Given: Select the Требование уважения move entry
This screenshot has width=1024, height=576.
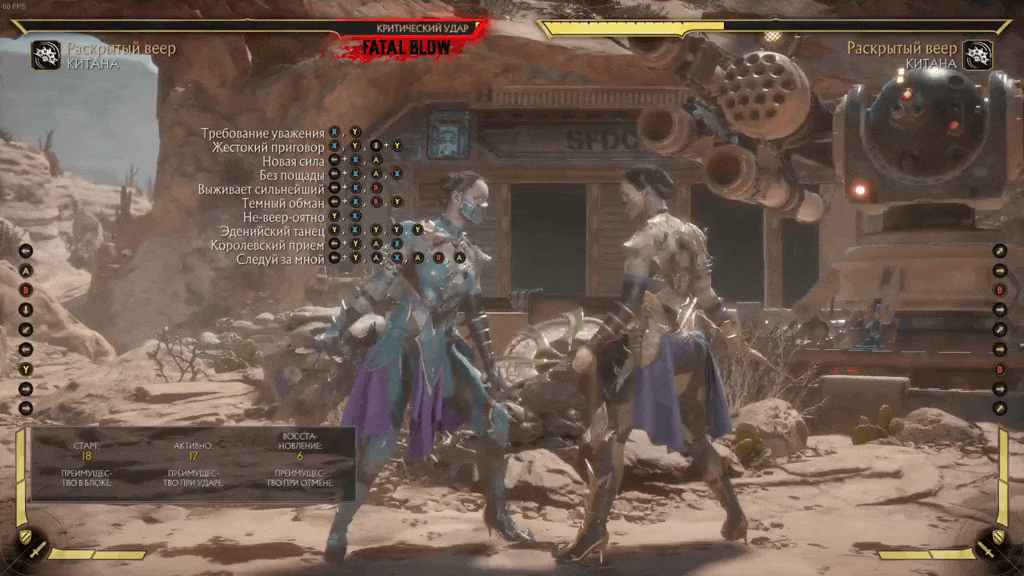Looking at the screenshot, I should click(x=263, y=133).
